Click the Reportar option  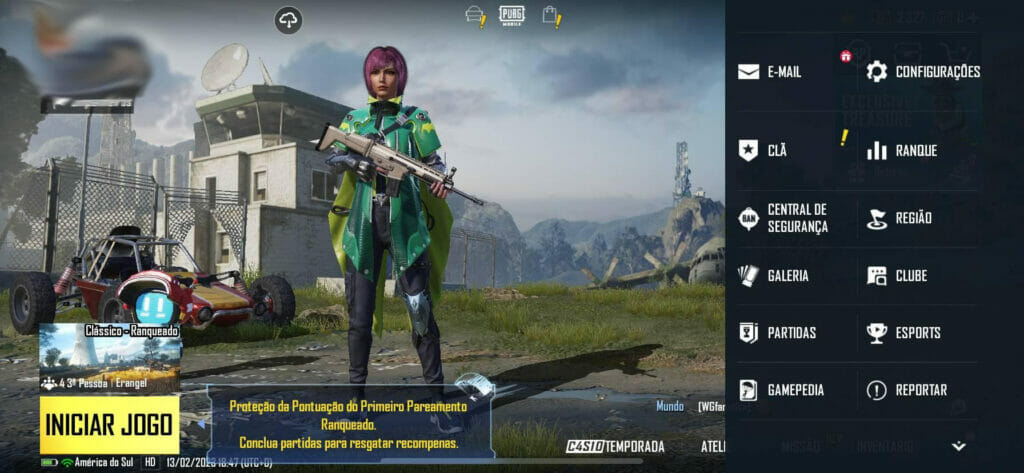click(x=906, y=390)
